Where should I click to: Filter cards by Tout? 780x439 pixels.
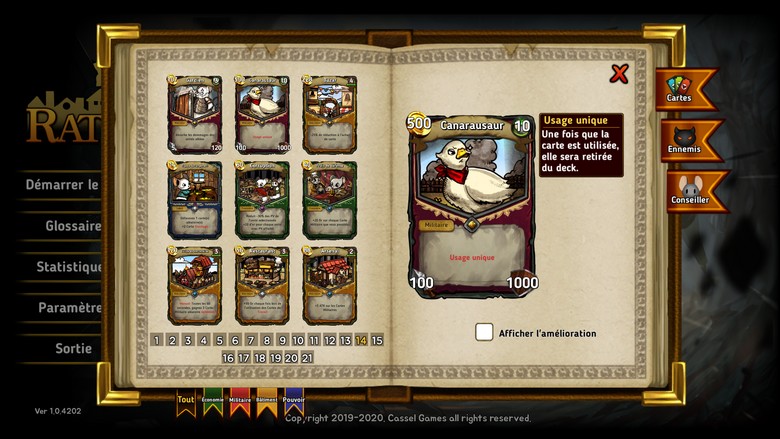coord(186,399)
